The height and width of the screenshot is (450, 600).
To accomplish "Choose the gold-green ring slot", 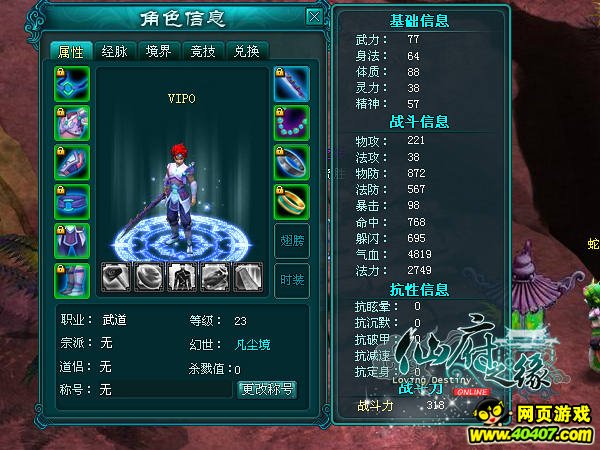I will click(x=292, y=200).
